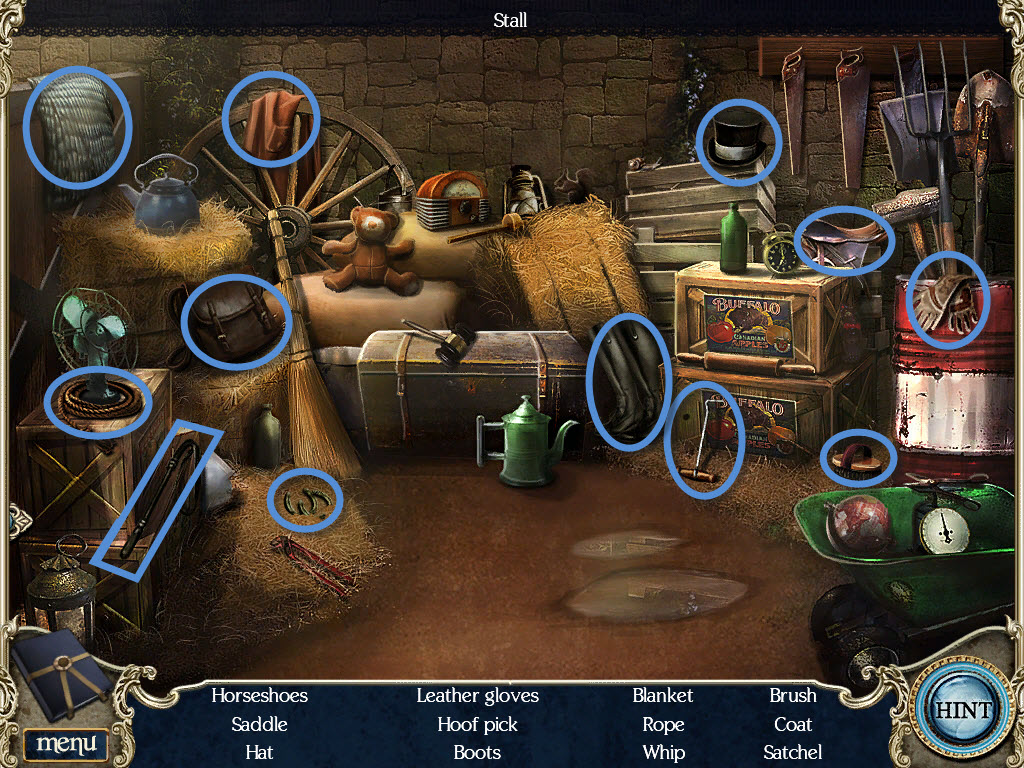1024x768 pixels.
Task: Open the blue journal book
Action: (x=62, y=672)
